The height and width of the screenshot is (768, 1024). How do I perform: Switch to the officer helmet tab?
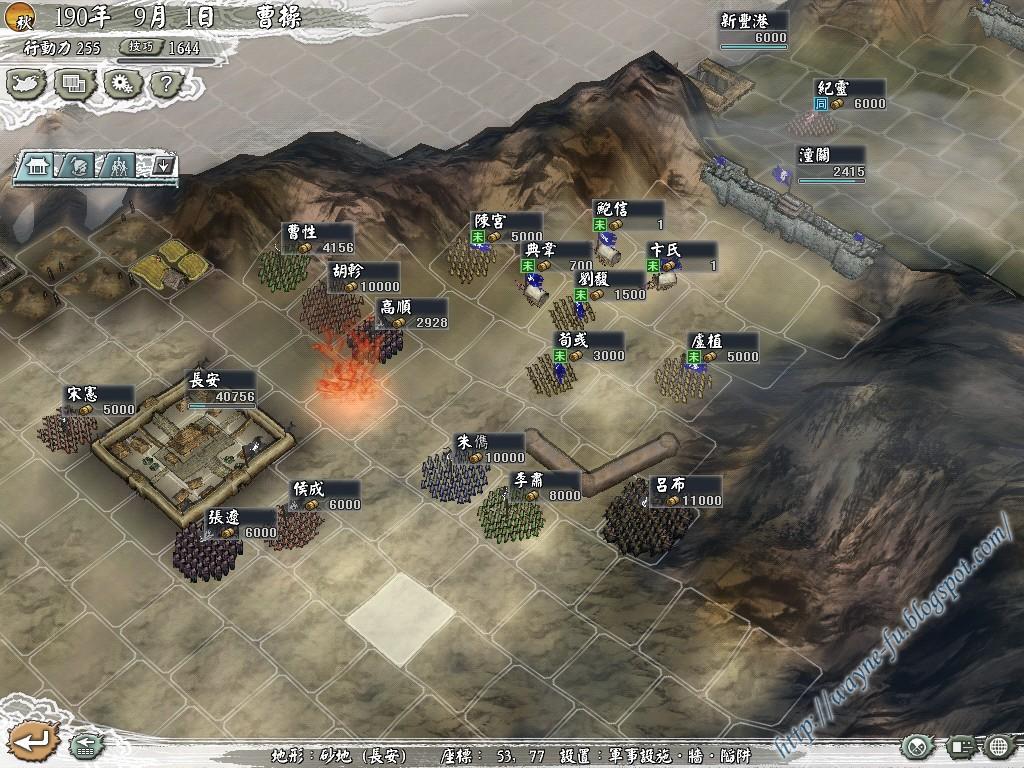coord(79,166)
